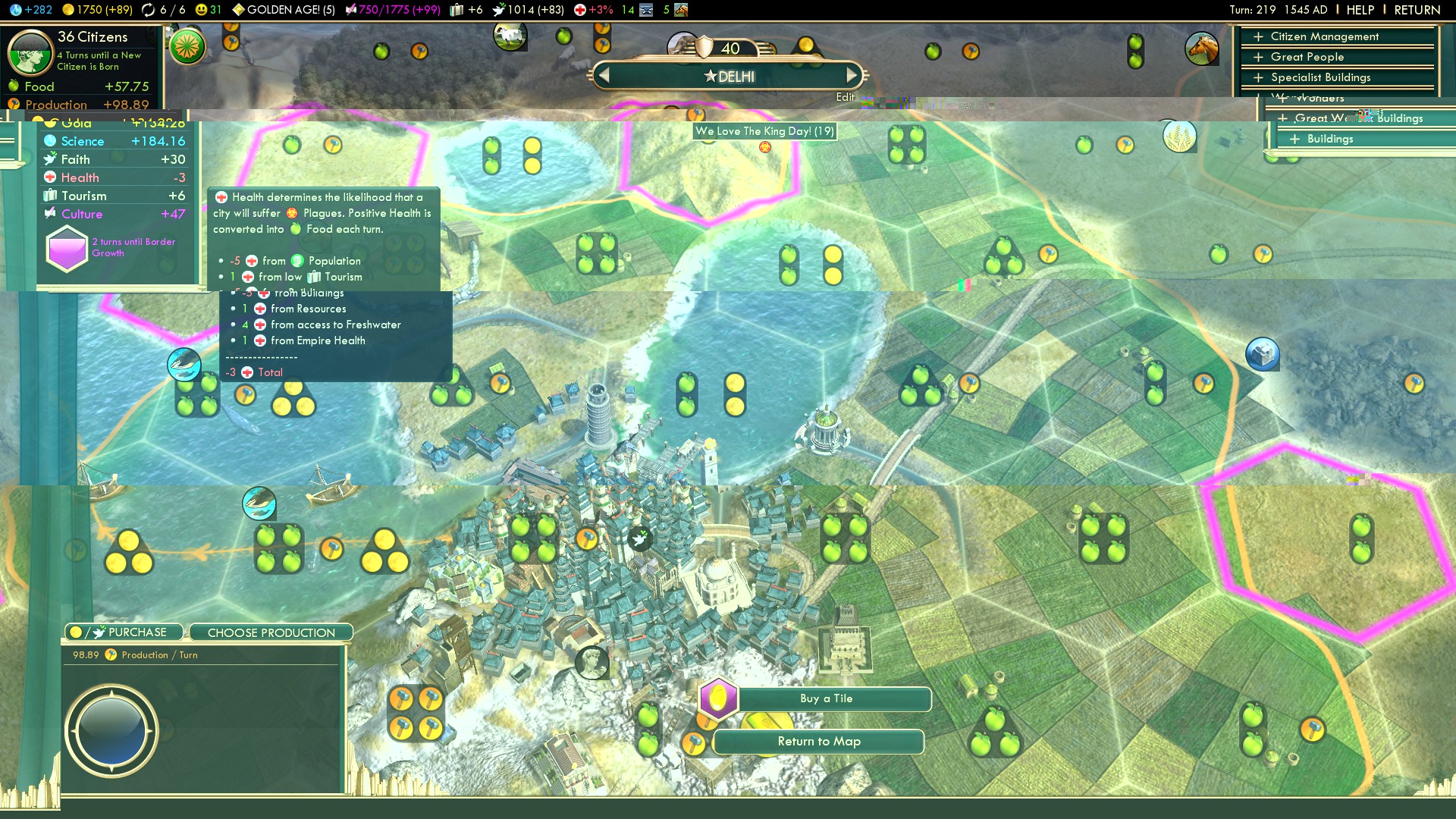This screenshot has width=1456, height=819.
Task: Click the Health yield row
Action: pos(114,177)
